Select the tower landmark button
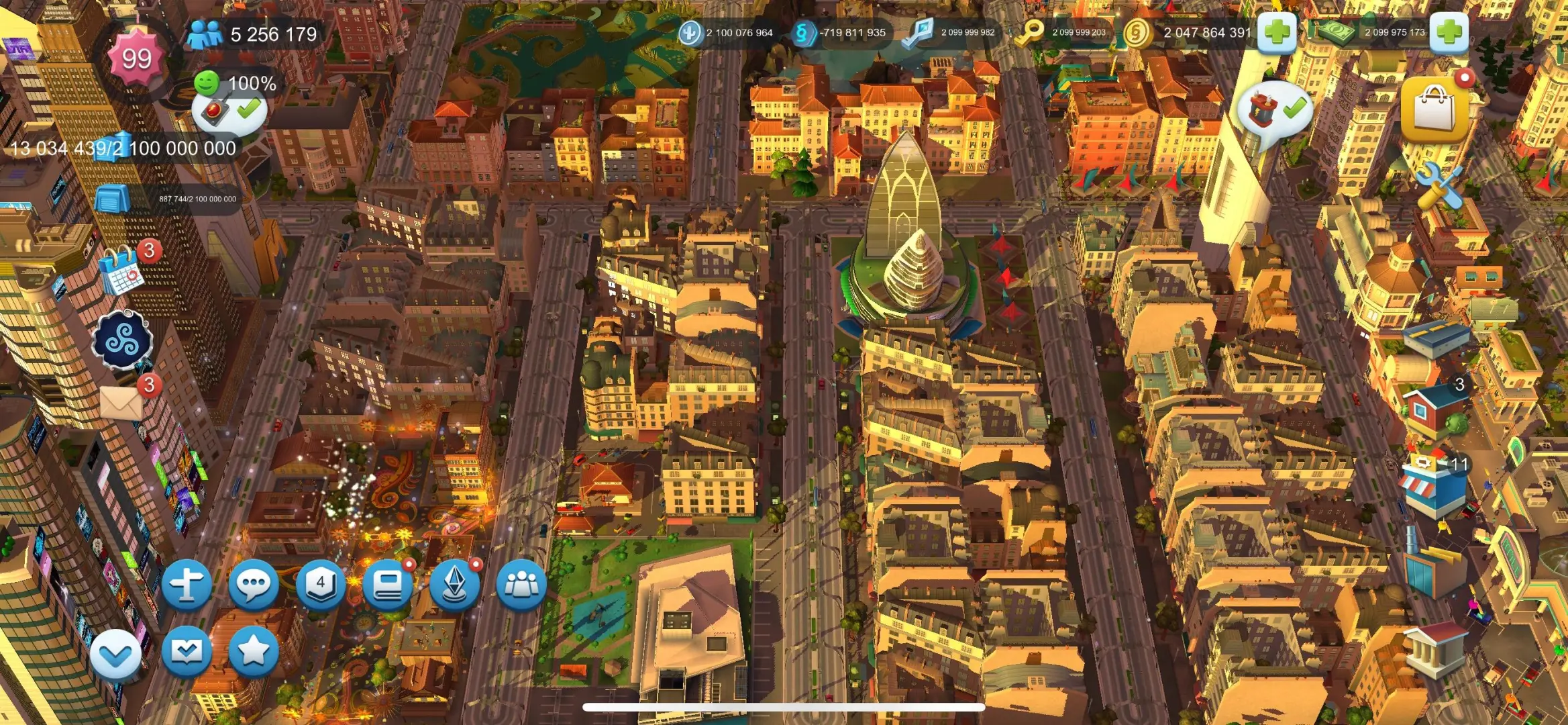Image resolution: width=1568 pixels, height=725 pixels. [455, 585]
